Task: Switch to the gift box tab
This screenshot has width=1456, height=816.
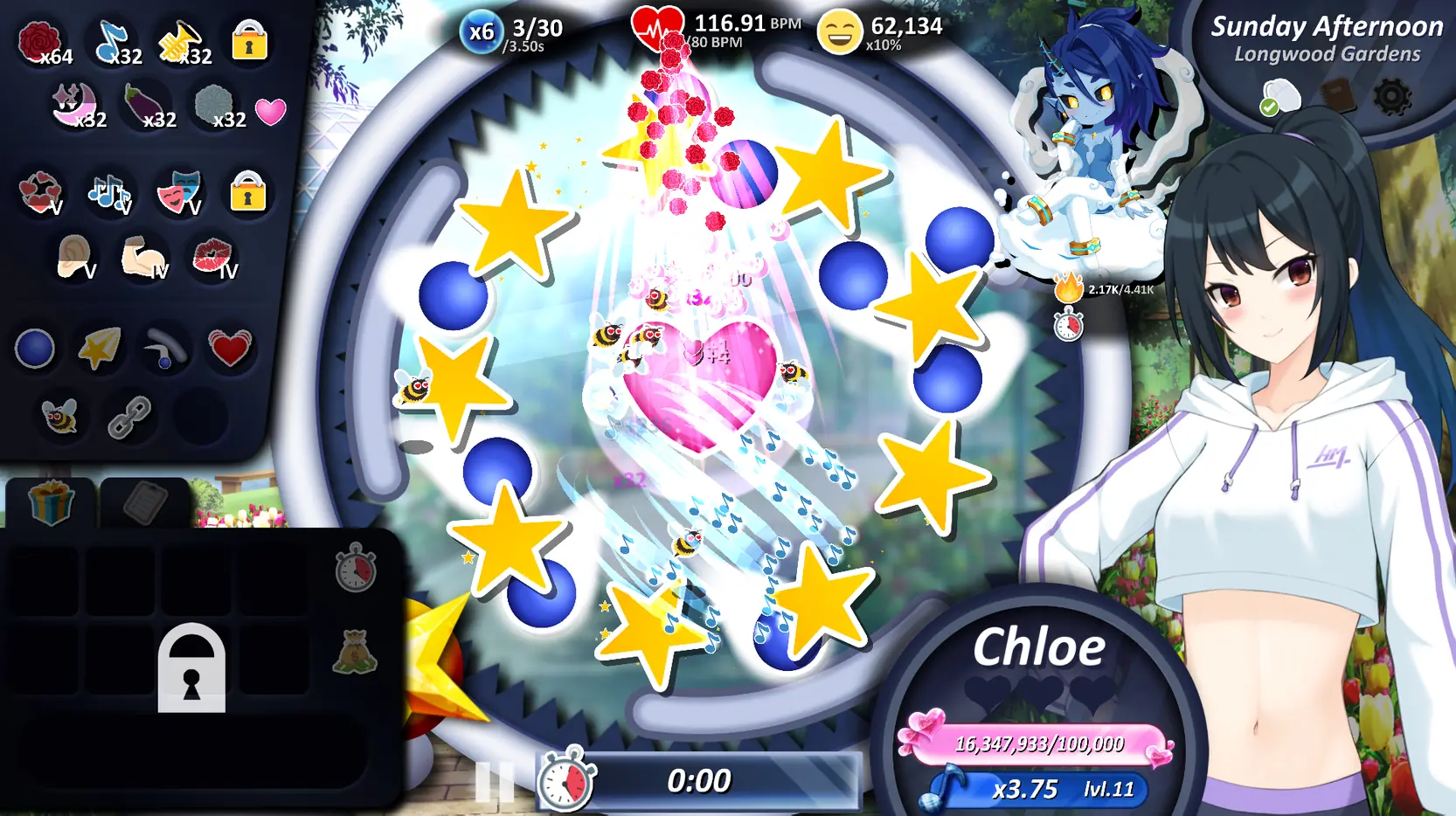Action: point(50,502)
